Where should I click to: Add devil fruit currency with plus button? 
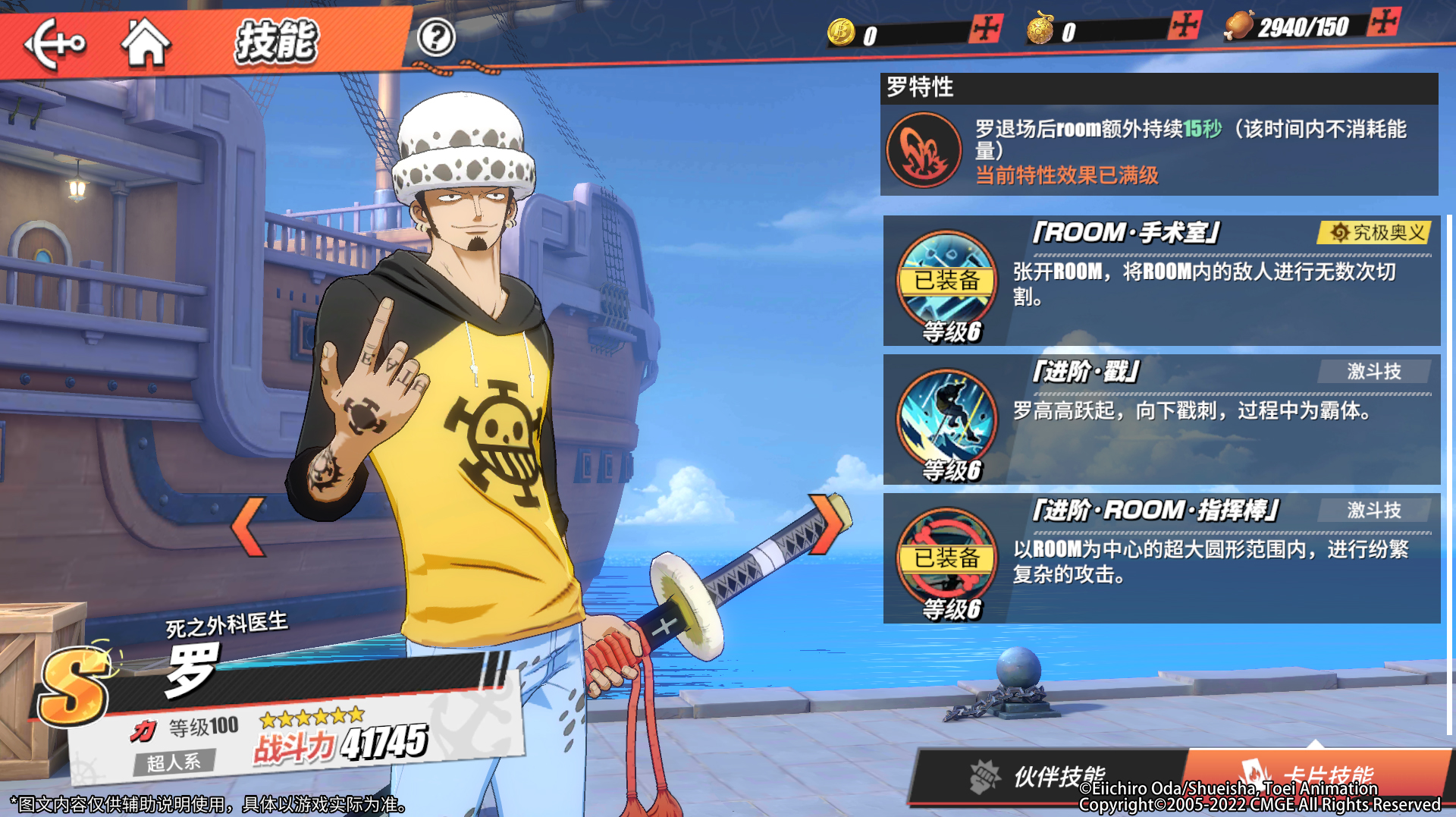1185,27
